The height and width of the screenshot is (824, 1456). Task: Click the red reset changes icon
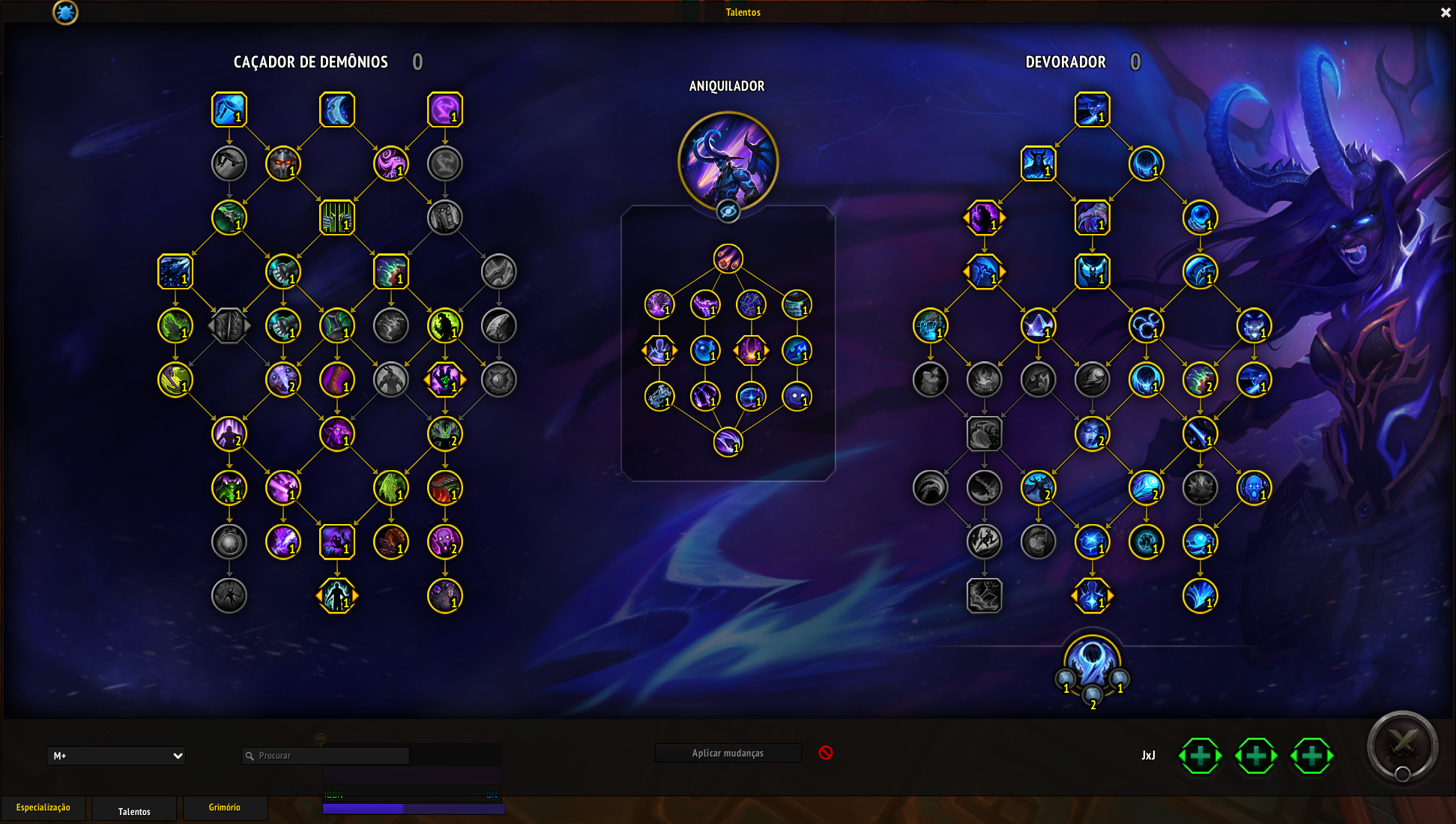[826, 752]
